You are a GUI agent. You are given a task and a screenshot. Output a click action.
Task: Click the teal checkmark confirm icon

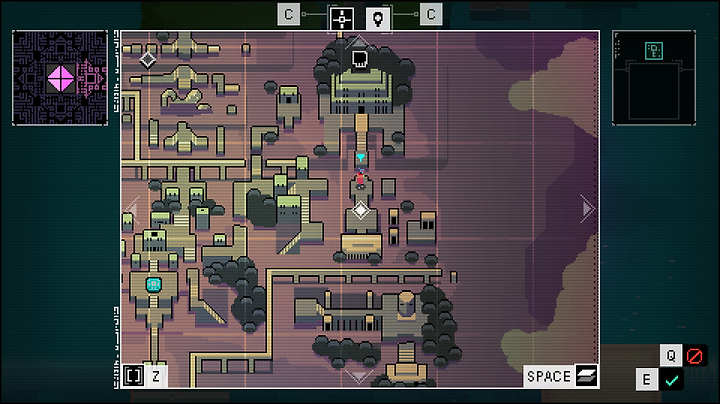click(671, 380)
